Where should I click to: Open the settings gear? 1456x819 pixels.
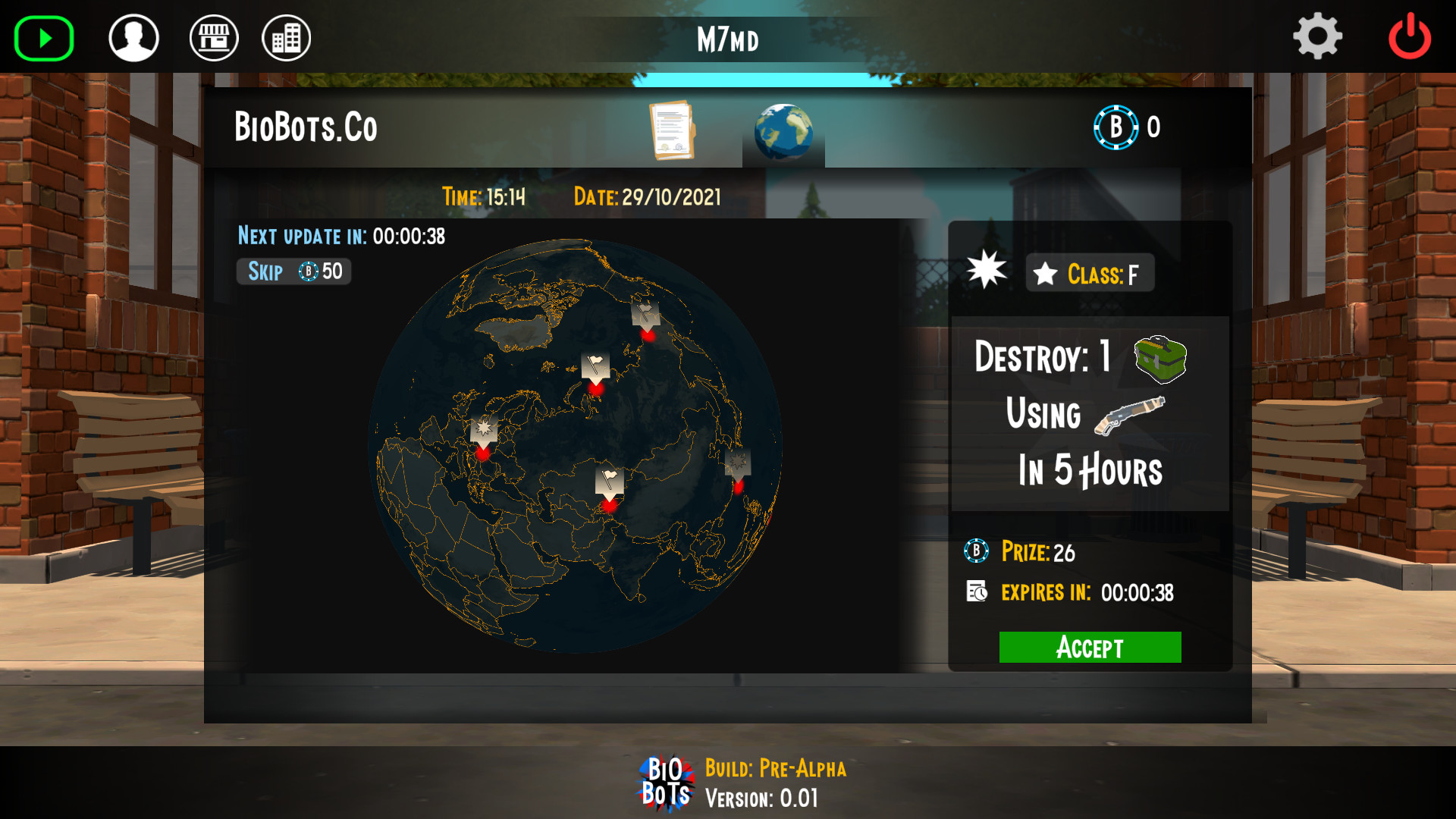[x=1318, y=35]
